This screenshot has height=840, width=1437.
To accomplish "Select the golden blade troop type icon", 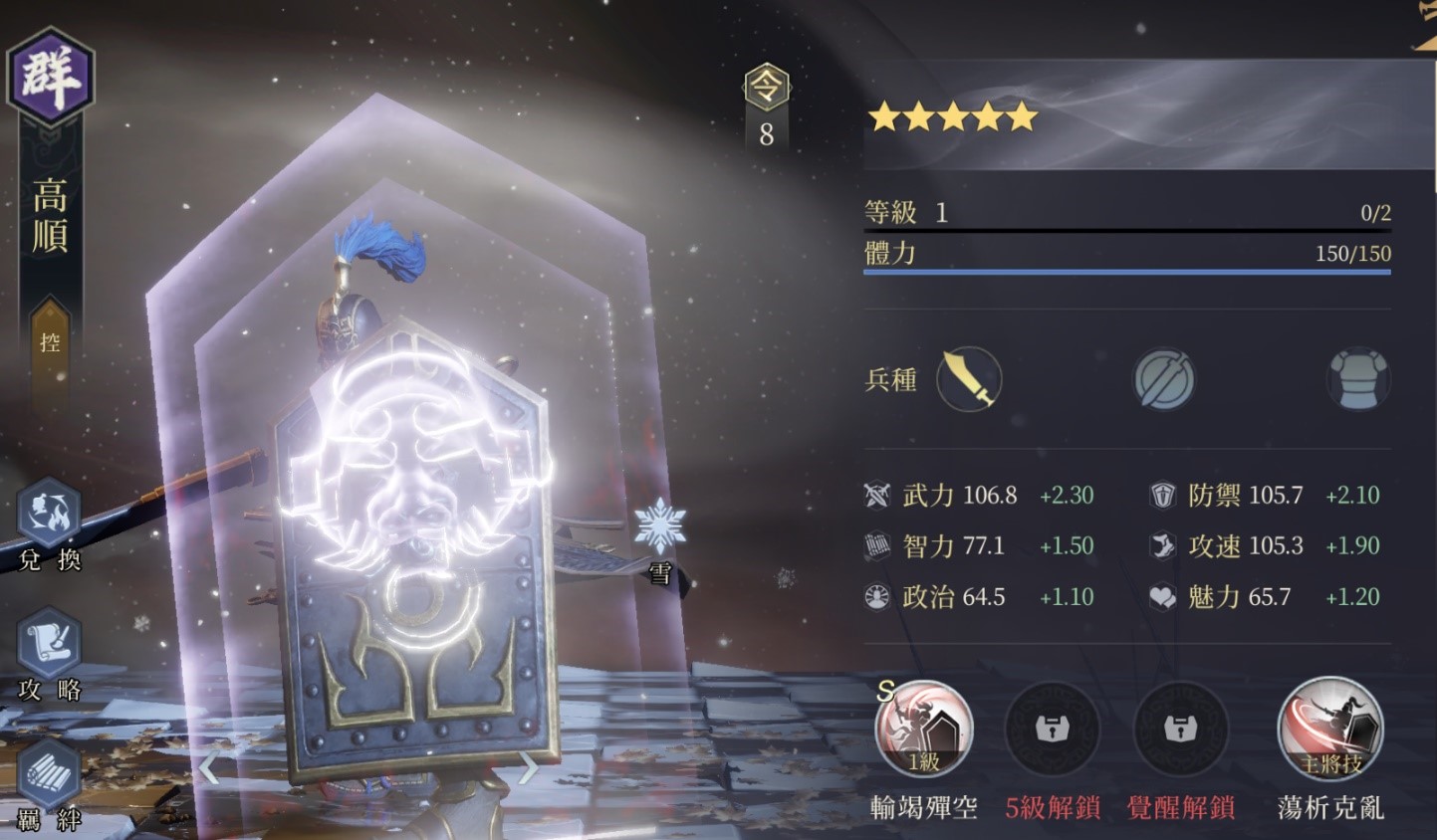I will [x=969, y=379].
